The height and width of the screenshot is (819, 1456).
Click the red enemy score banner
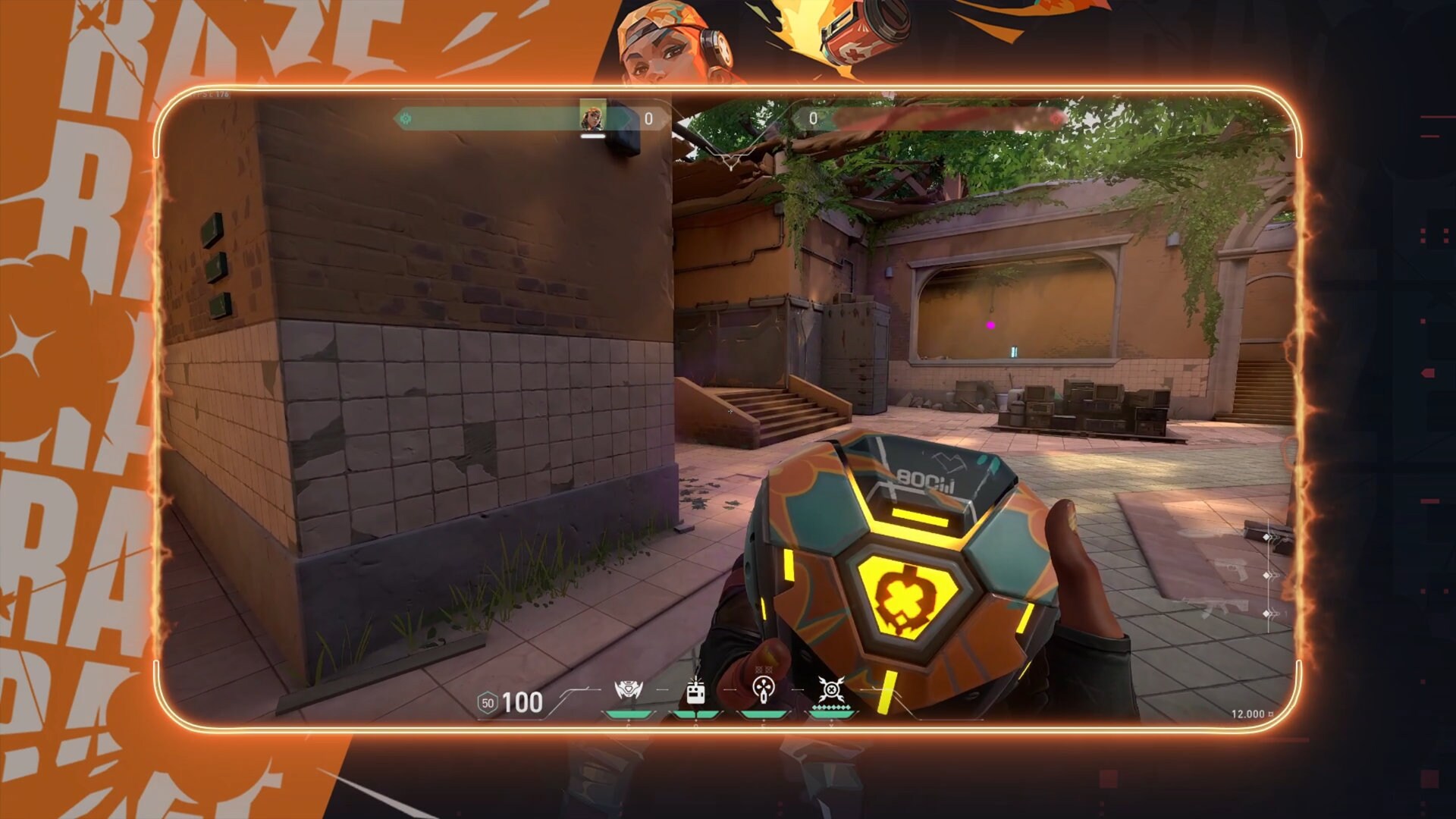948,118
